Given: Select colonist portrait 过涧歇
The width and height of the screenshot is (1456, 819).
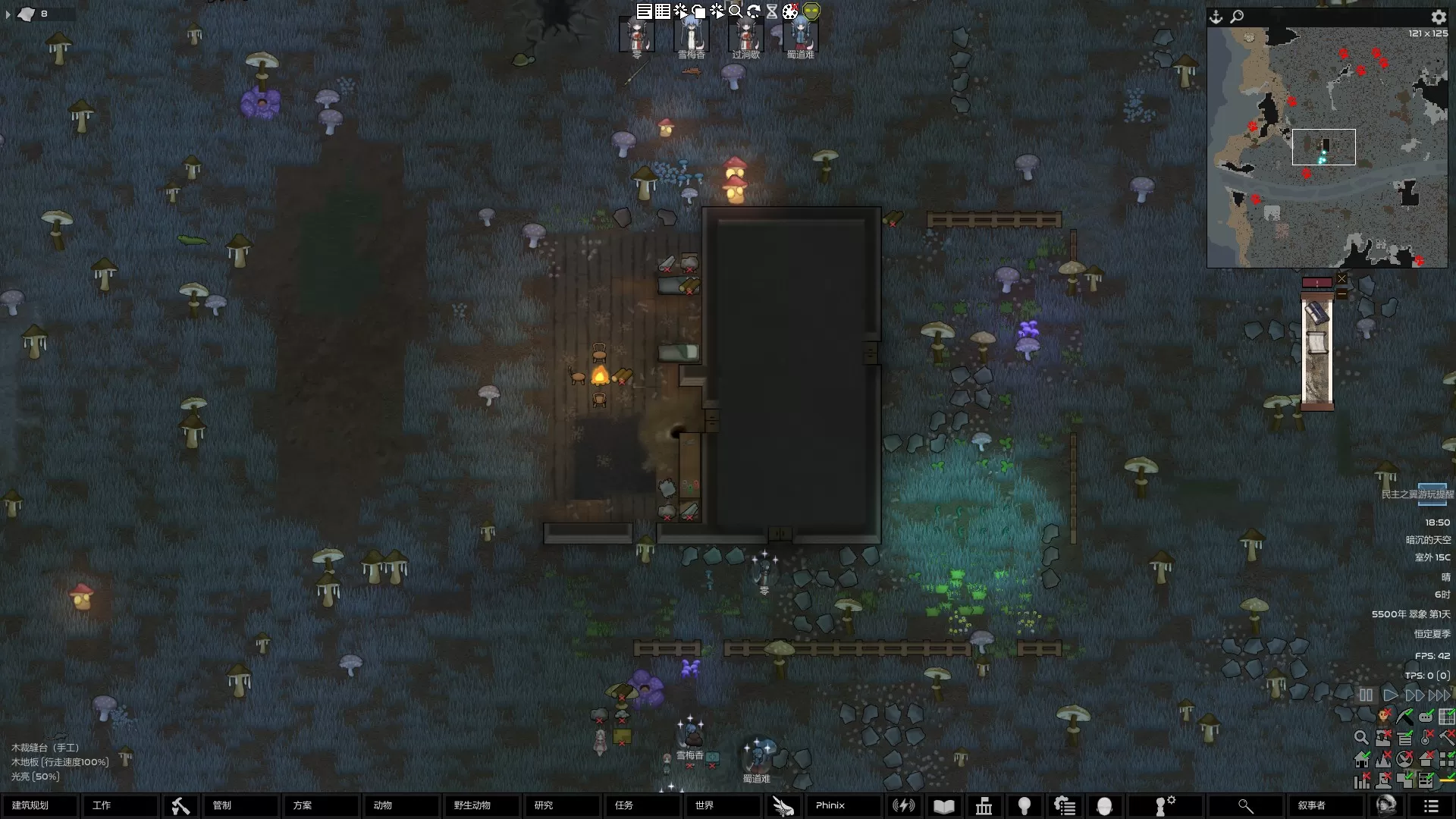Looking at the screenshot, I should pos(745,36).
